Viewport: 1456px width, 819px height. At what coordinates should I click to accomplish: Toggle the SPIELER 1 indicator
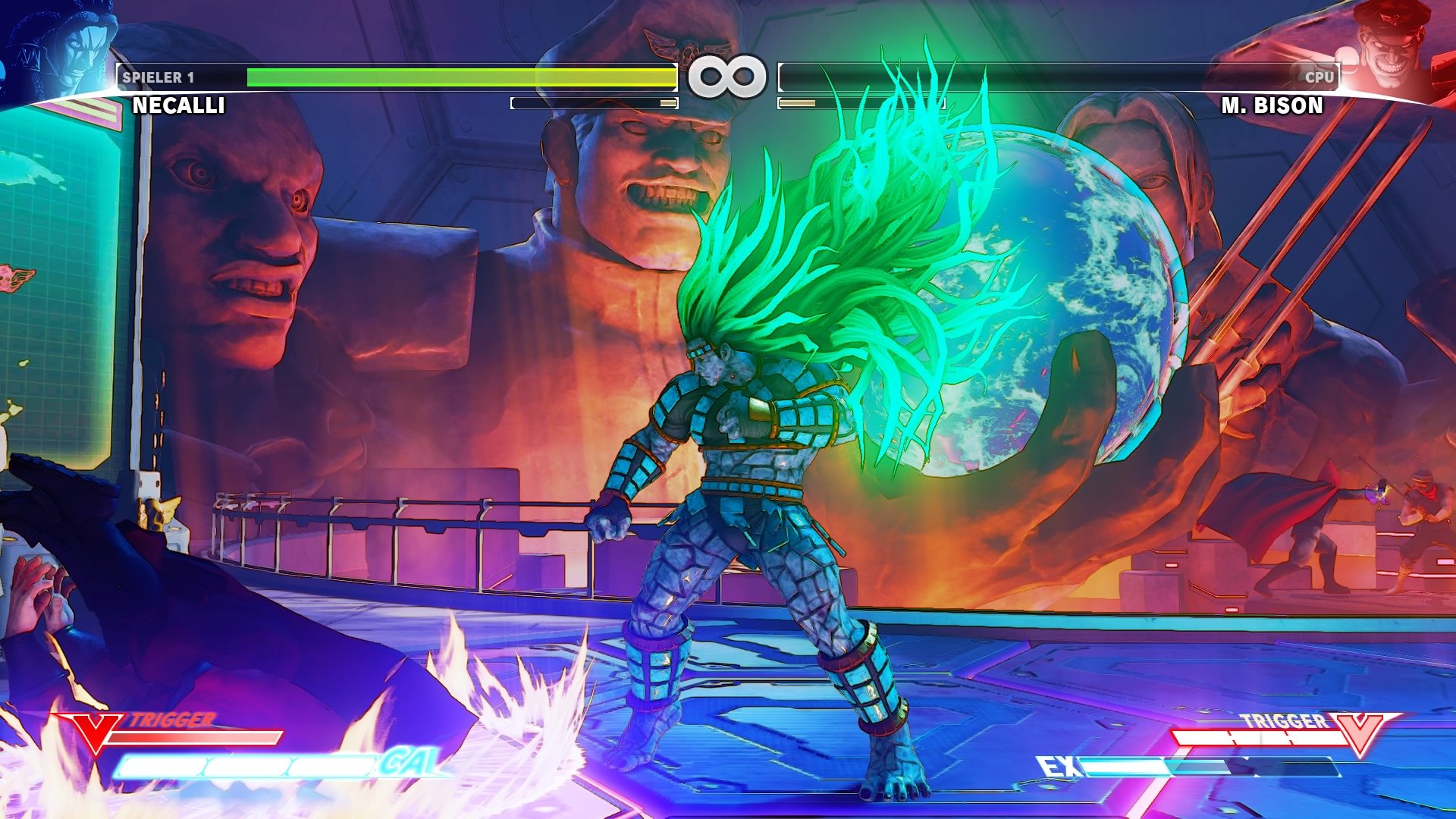point(159,76)
